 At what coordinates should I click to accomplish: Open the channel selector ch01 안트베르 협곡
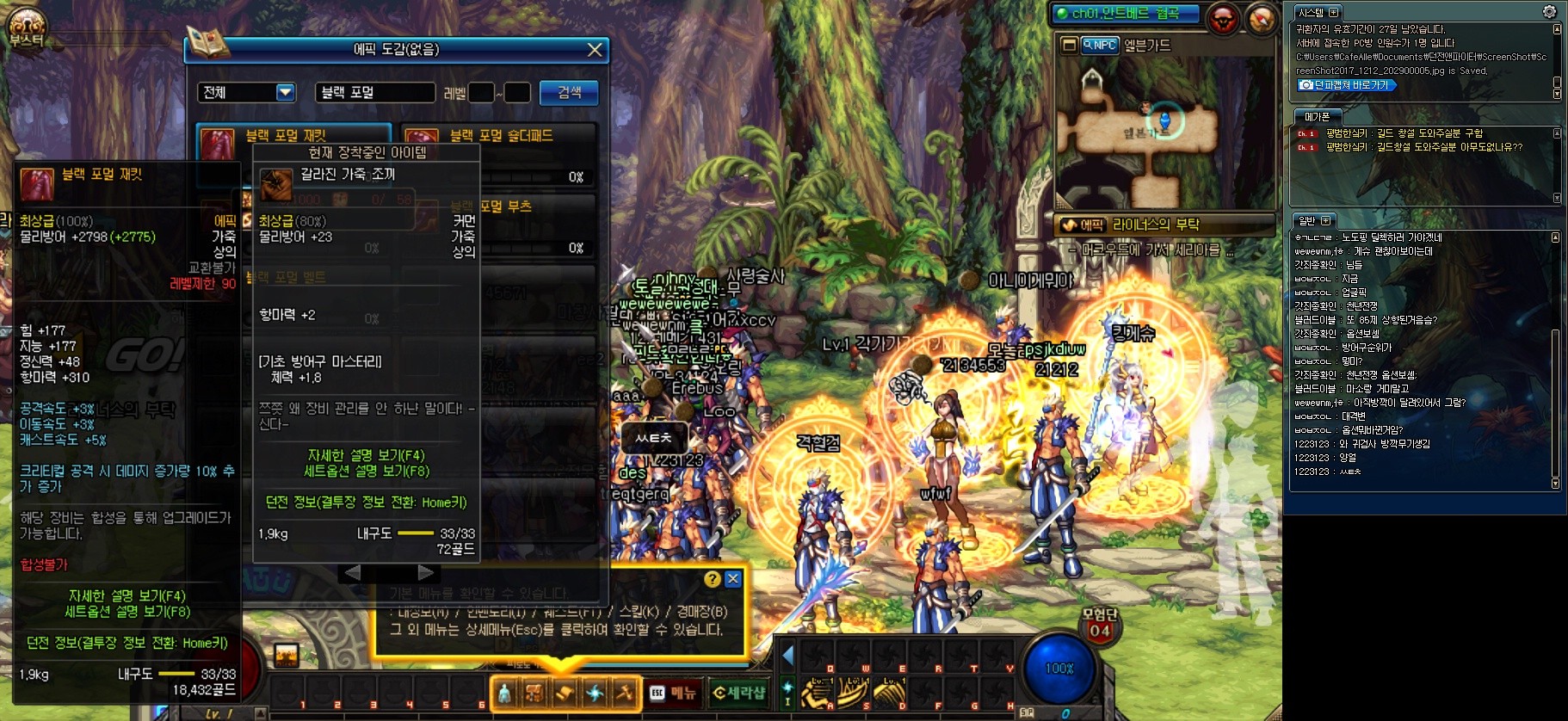[1125, 14]
